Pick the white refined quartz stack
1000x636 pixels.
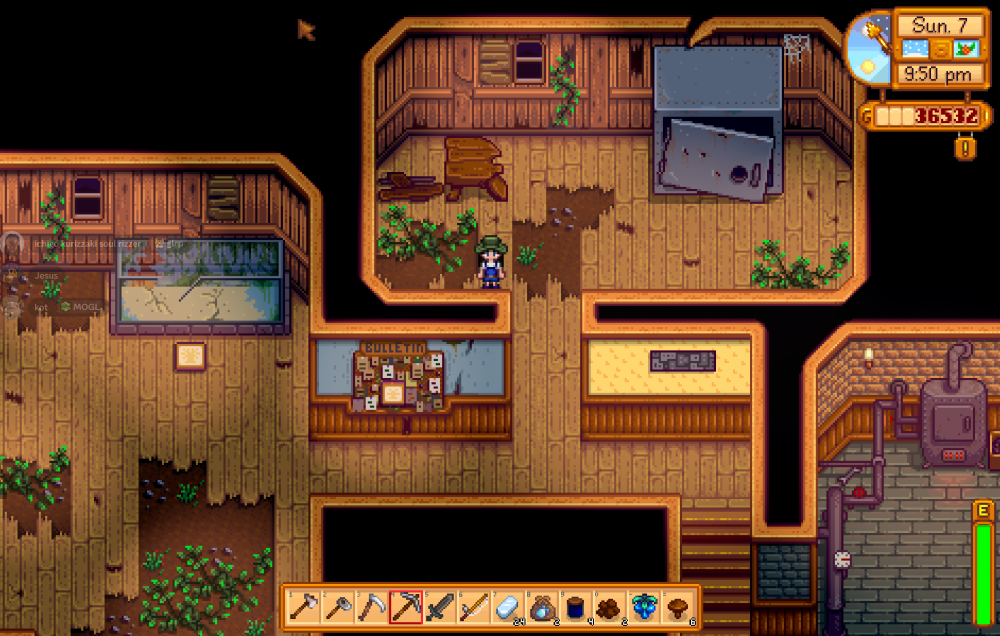tap(507, 607)
